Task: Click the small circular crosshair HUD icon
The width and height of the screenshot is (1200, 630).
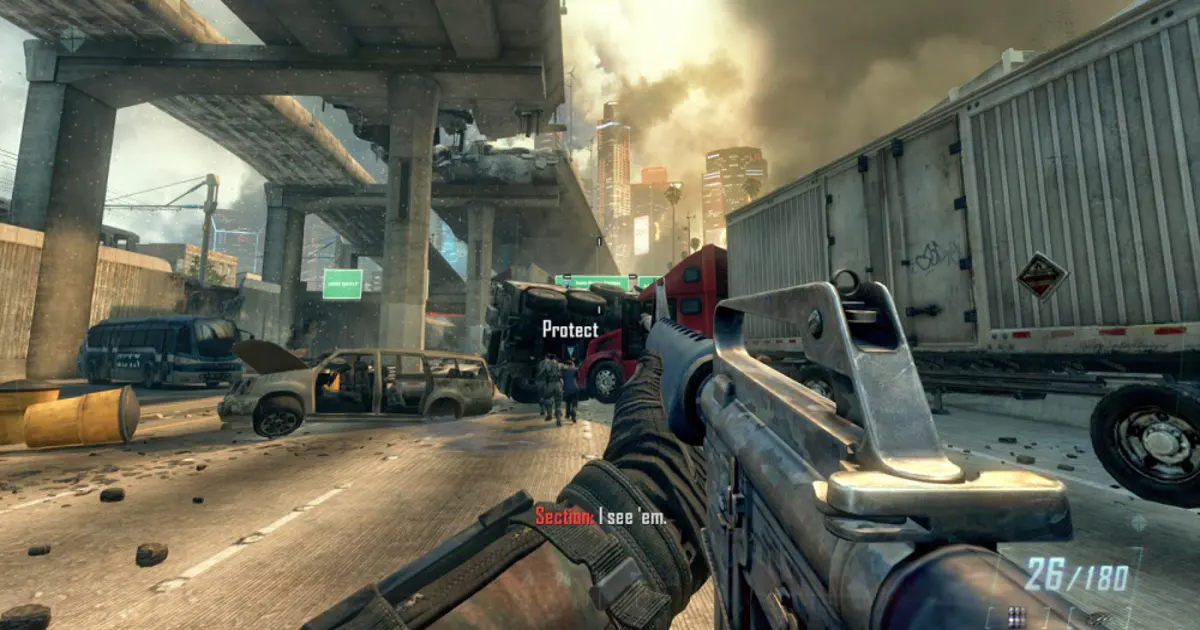Action: pos(1138,522)
